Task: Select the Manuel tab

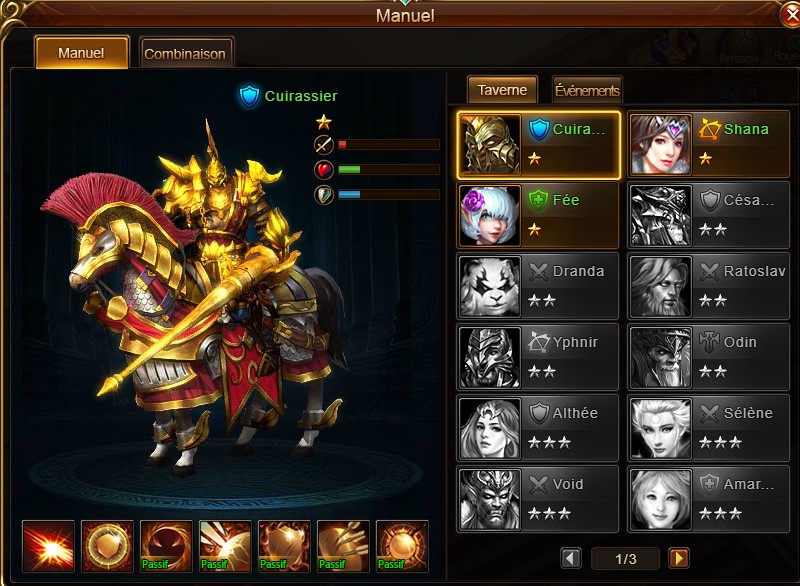Action: 82,53
